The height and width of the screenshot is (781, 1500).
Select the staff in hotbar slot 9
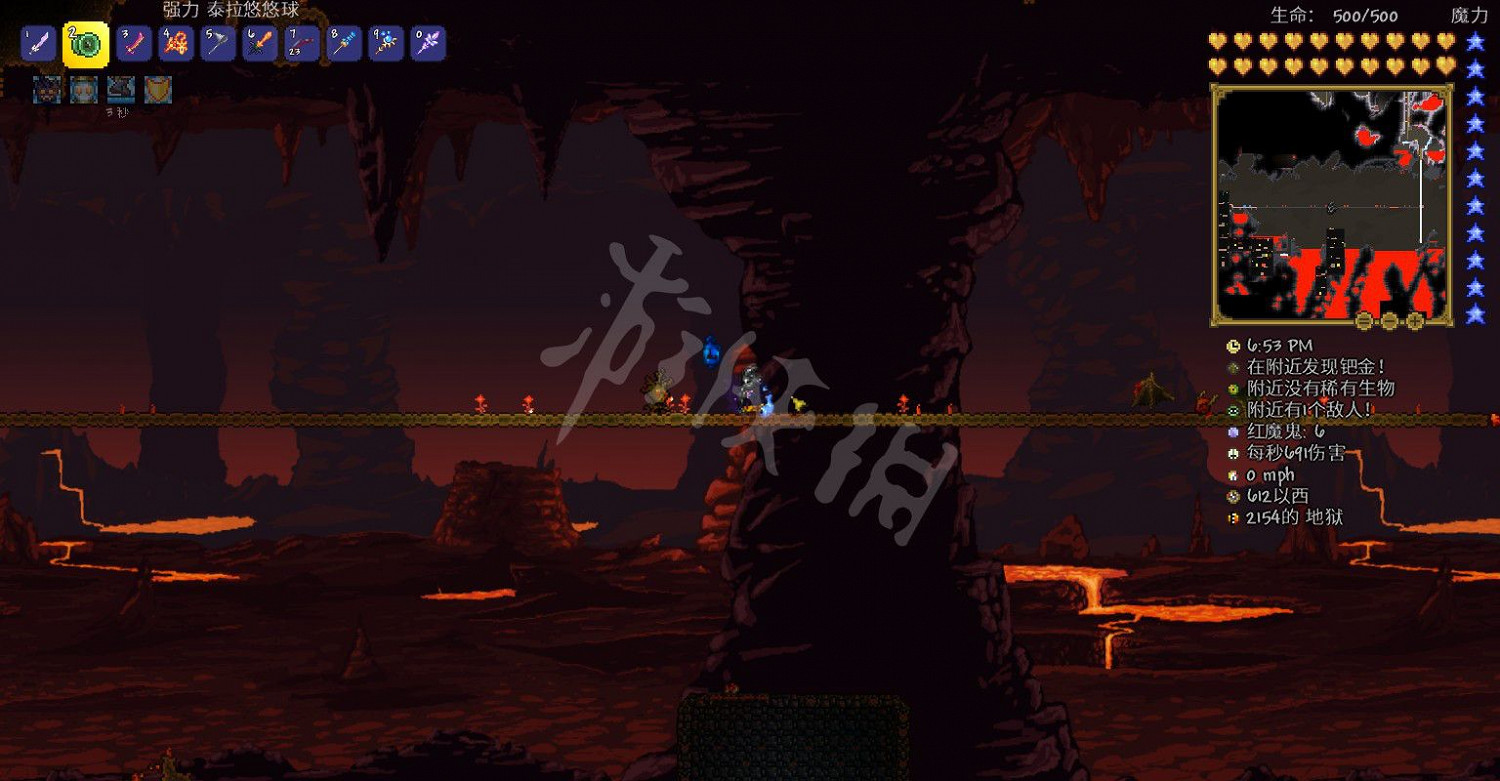[x=385, y=43]
